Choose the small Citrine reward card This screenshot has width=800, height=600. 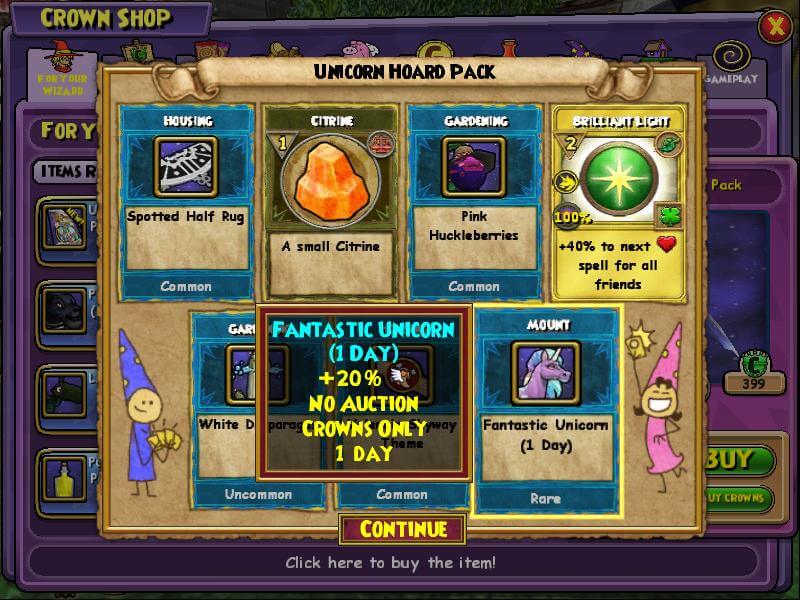pyautogui.click(x=330, y=200)
